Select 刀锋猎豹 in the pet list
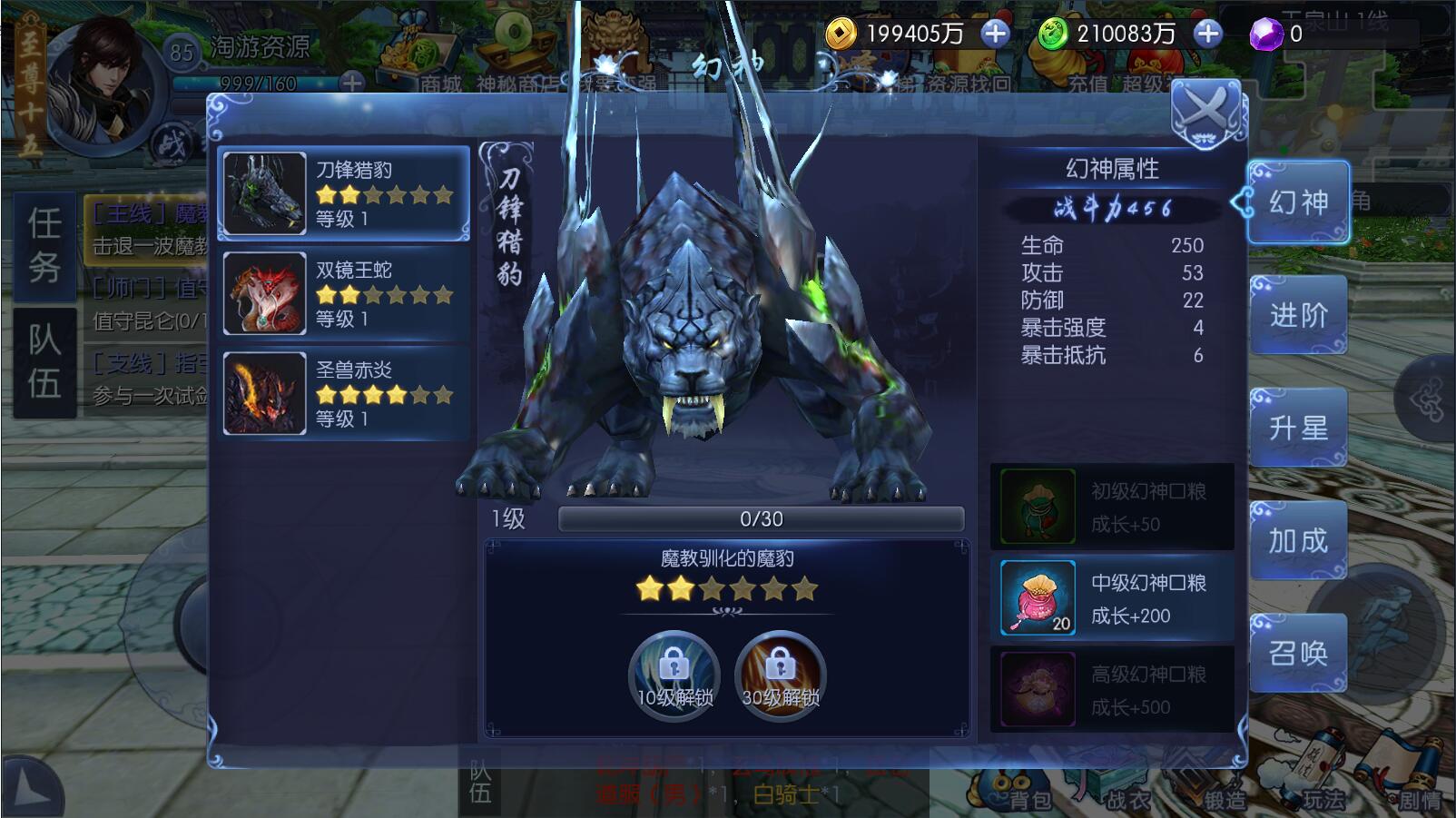1456x818 pixels. click(x=345, y=193)
